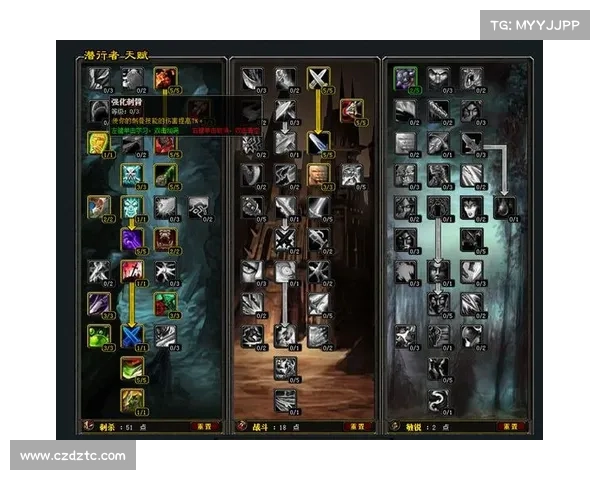Select the white swirl talent in Subtlety
Screen dimensions: 600x480
click(x=437, y=400)
